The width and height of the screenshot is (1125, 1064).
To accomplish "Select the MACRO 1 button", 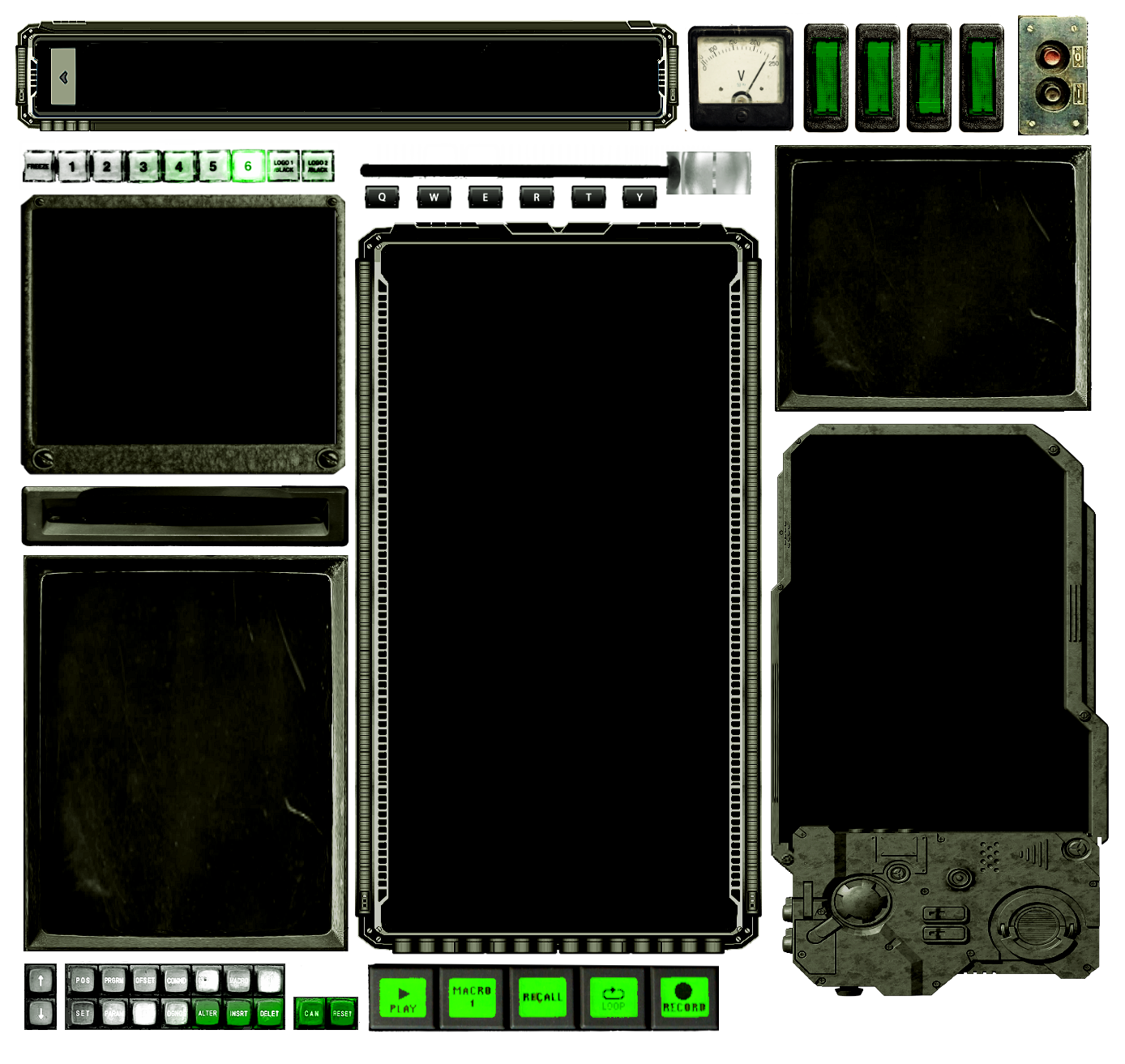I will [472, 998].
